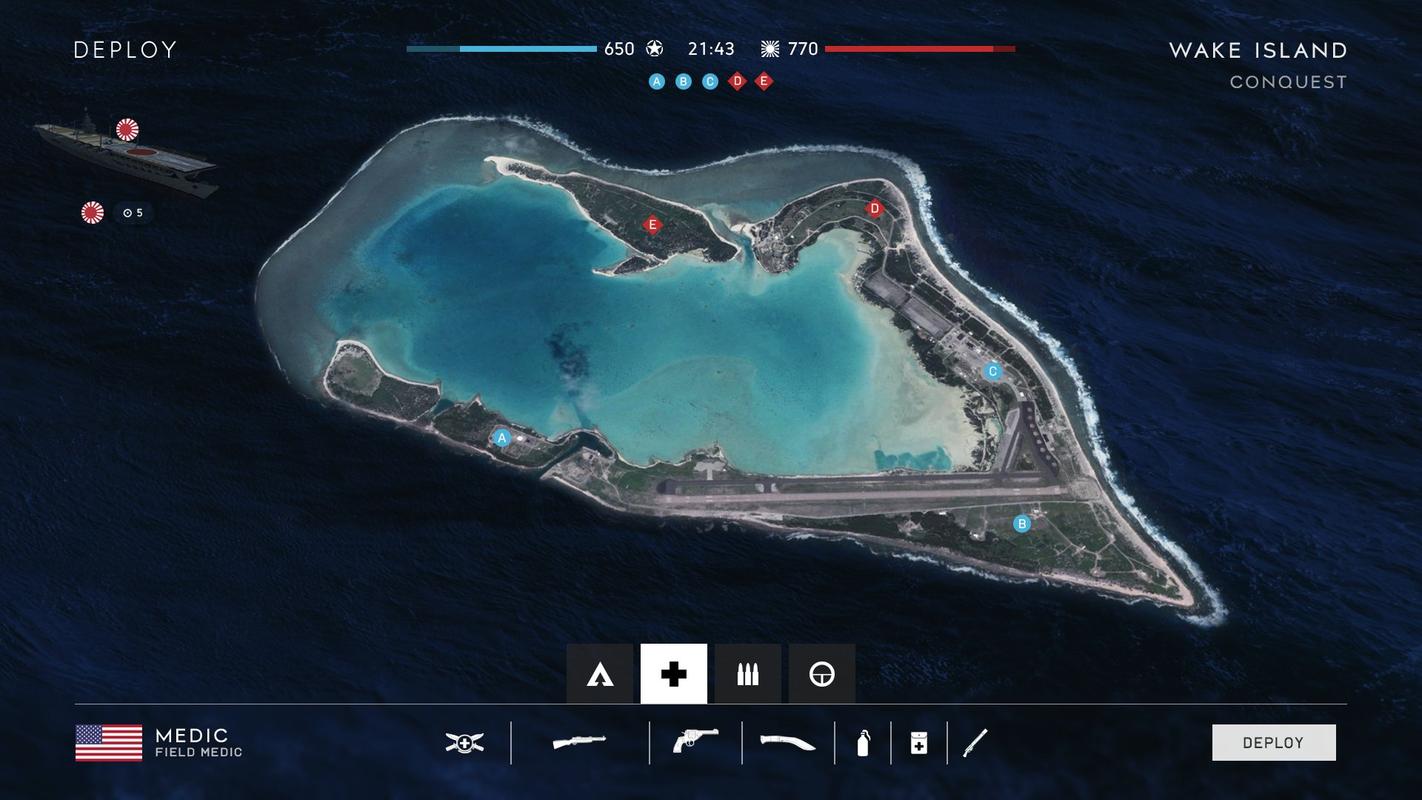1422x800 pixels.
Task: Click enemy objective E map marker
Action: (653, 225)
